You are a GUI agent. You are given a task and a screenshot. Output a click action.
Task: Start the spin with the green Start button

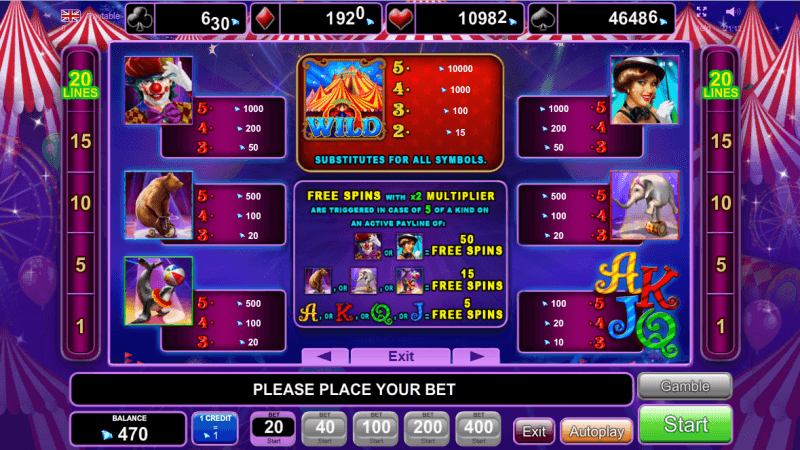click(685, 424)
